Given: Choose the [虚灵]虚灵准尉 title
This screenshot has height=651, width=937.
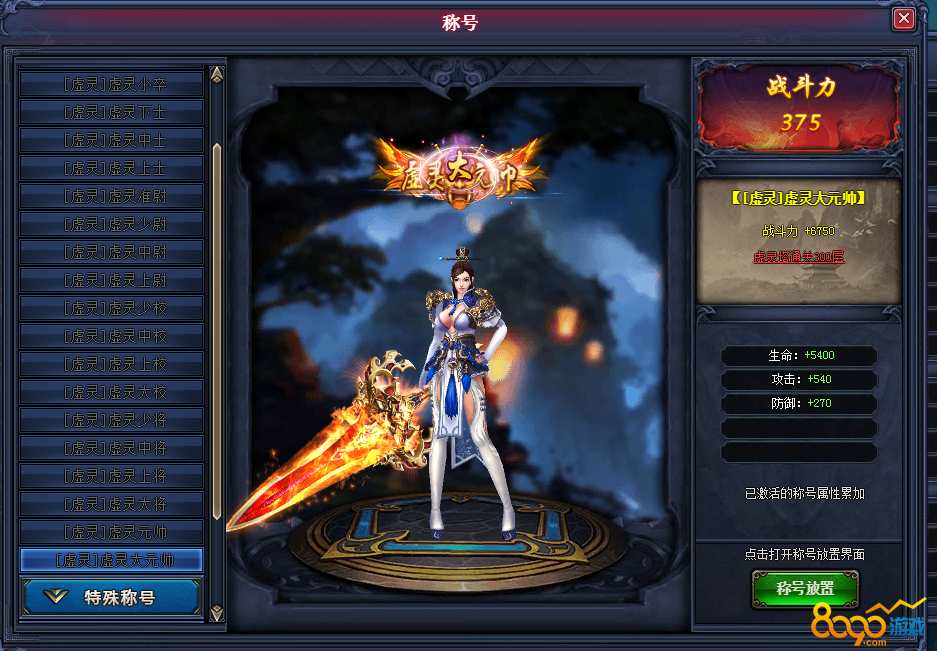Looking at the screenshot, I should pyautogui.click(x=111, y=196).
